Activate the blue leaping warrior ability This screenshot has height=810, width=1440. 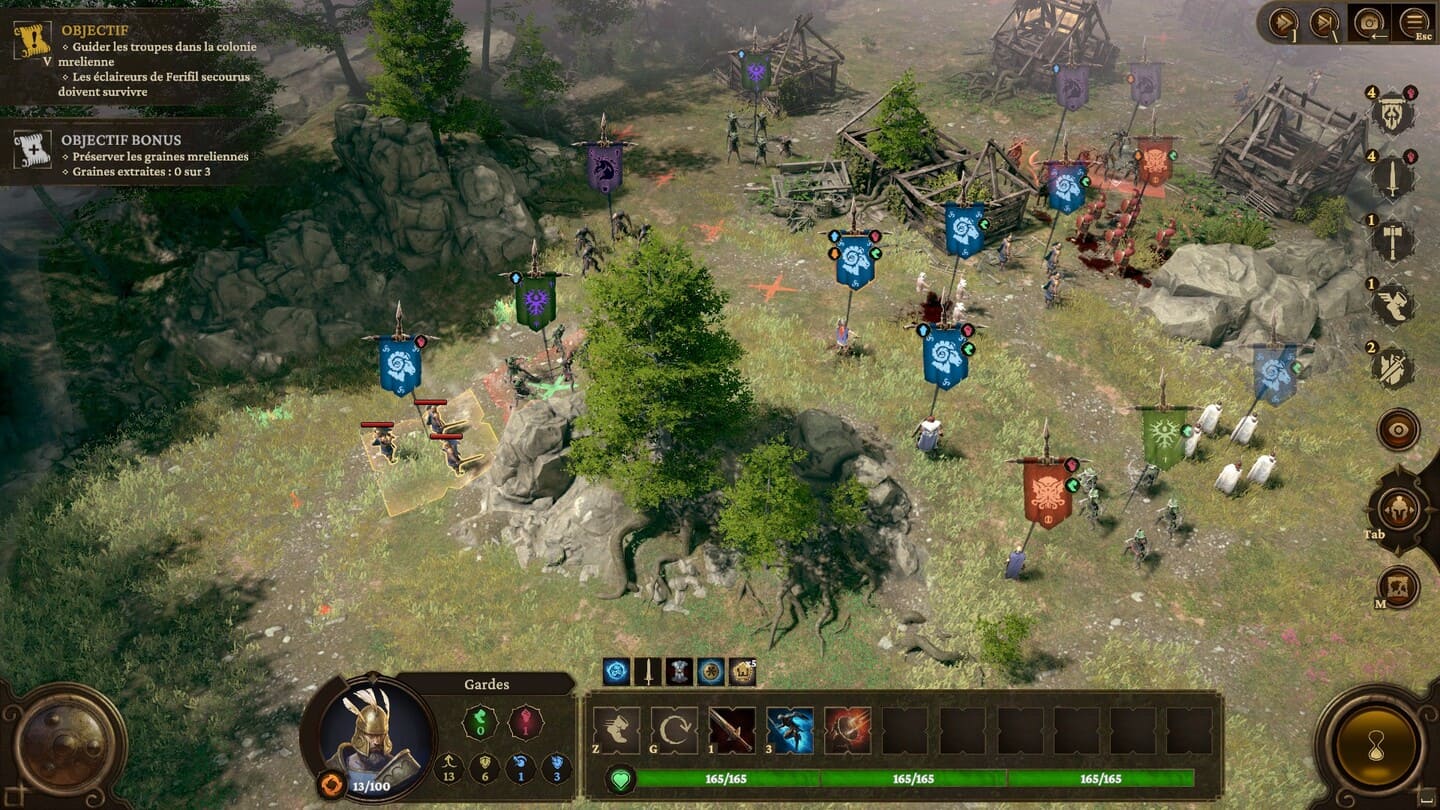point(790,730)
